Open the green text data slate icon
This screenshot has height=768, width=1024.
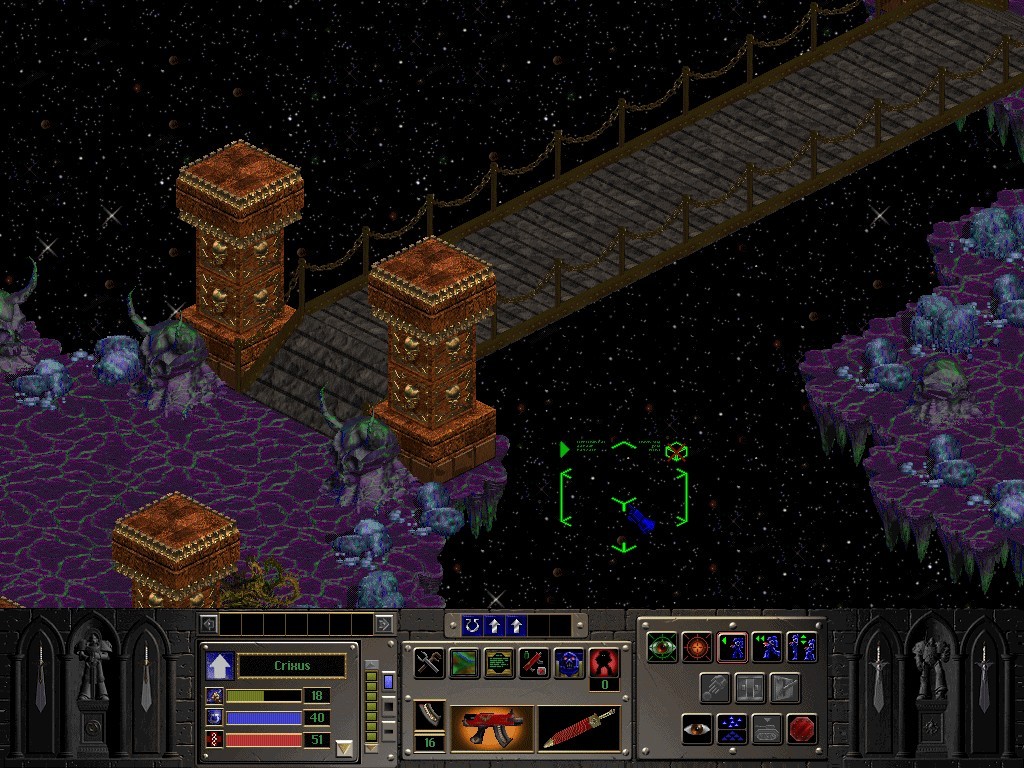pyautogui.click(x=499, y=663)
